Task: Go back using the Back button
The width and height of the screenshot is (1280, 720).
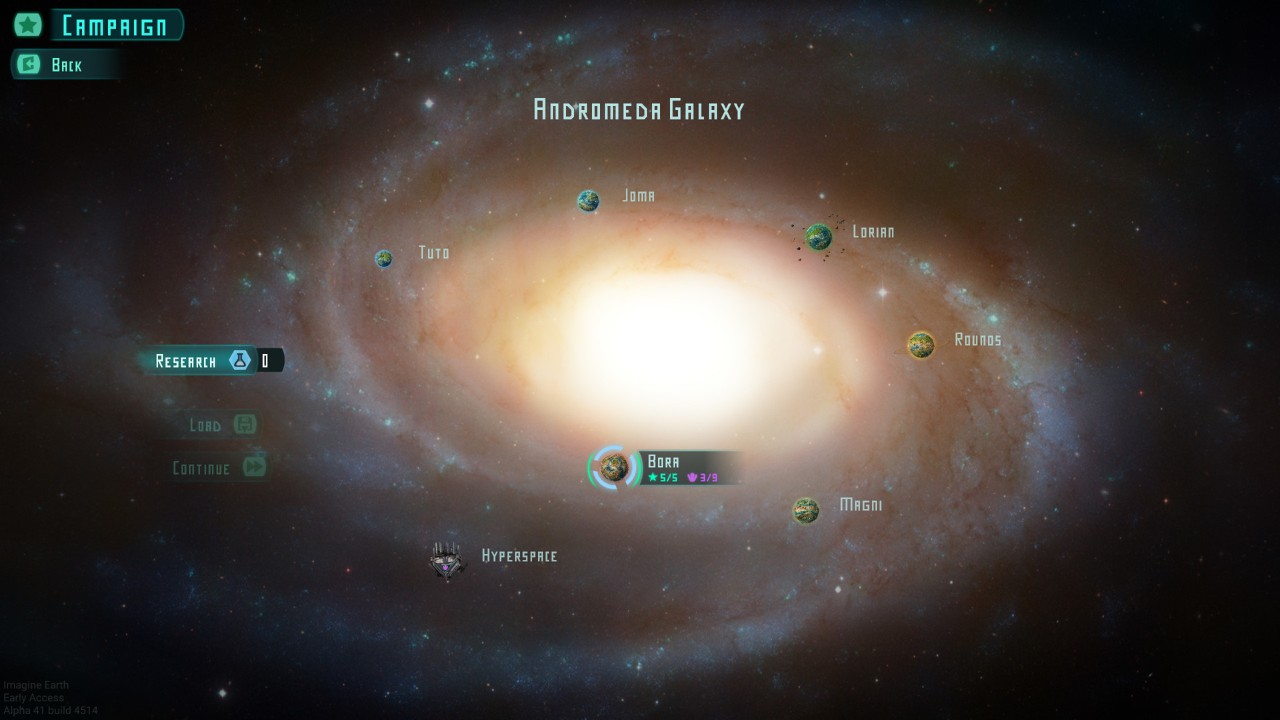Action: 65,65
